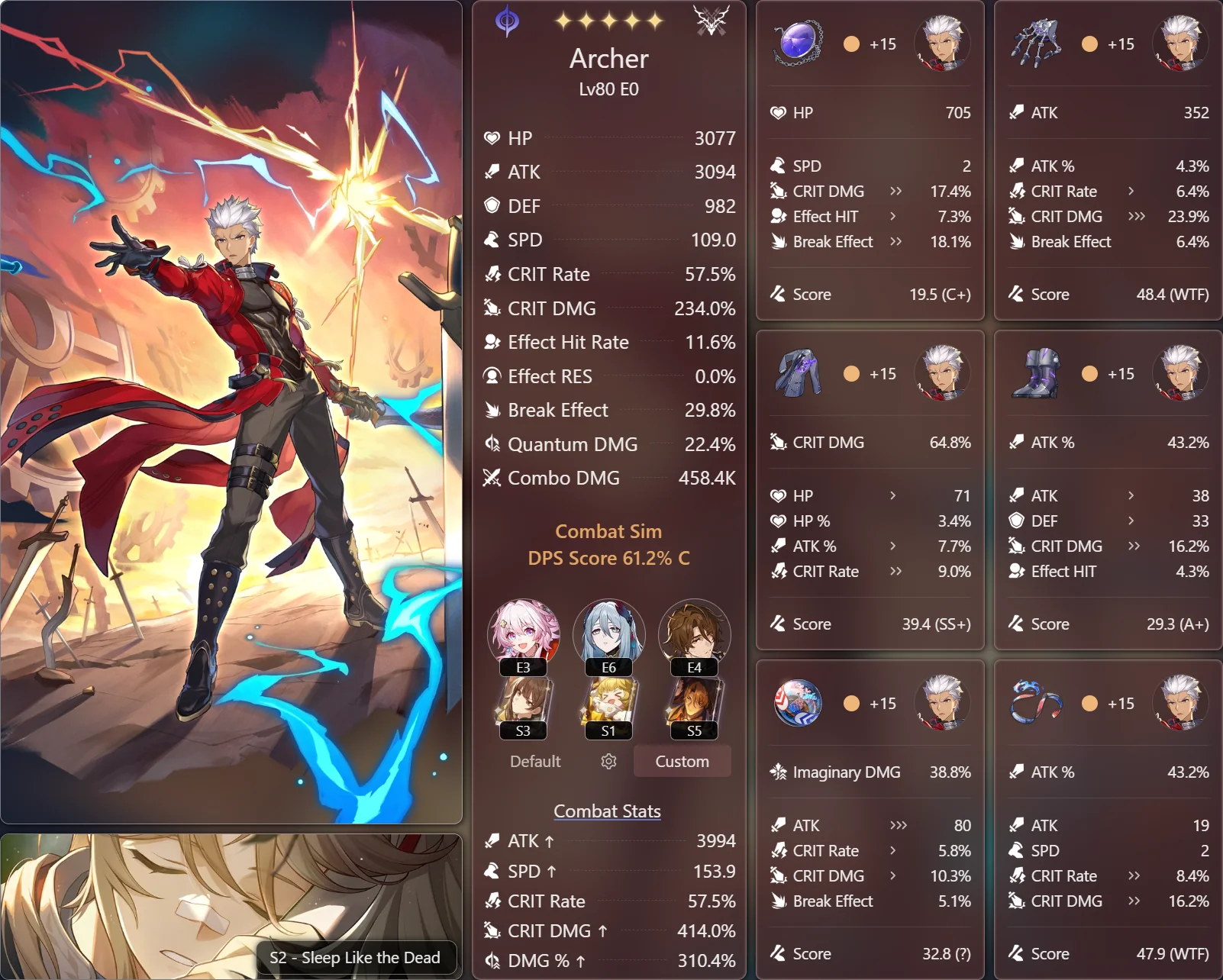Toggle the Default stats mode
The height and width of the screenshot is (980, 1223).
[x=534, y=761]
